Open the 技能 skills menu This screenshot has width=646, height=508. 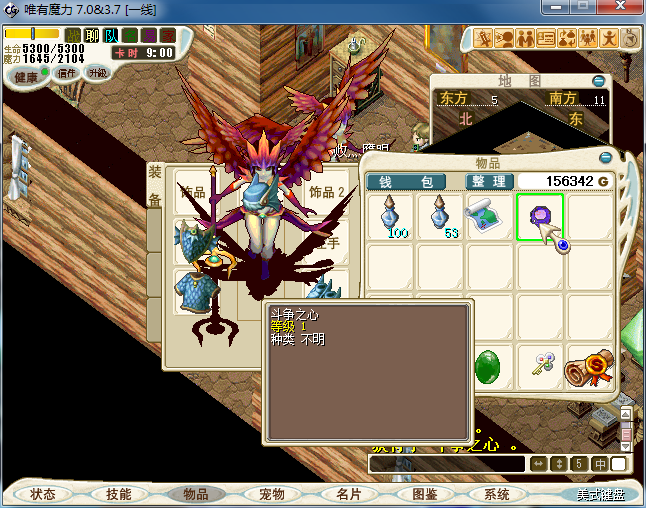[x=119, y=494]
